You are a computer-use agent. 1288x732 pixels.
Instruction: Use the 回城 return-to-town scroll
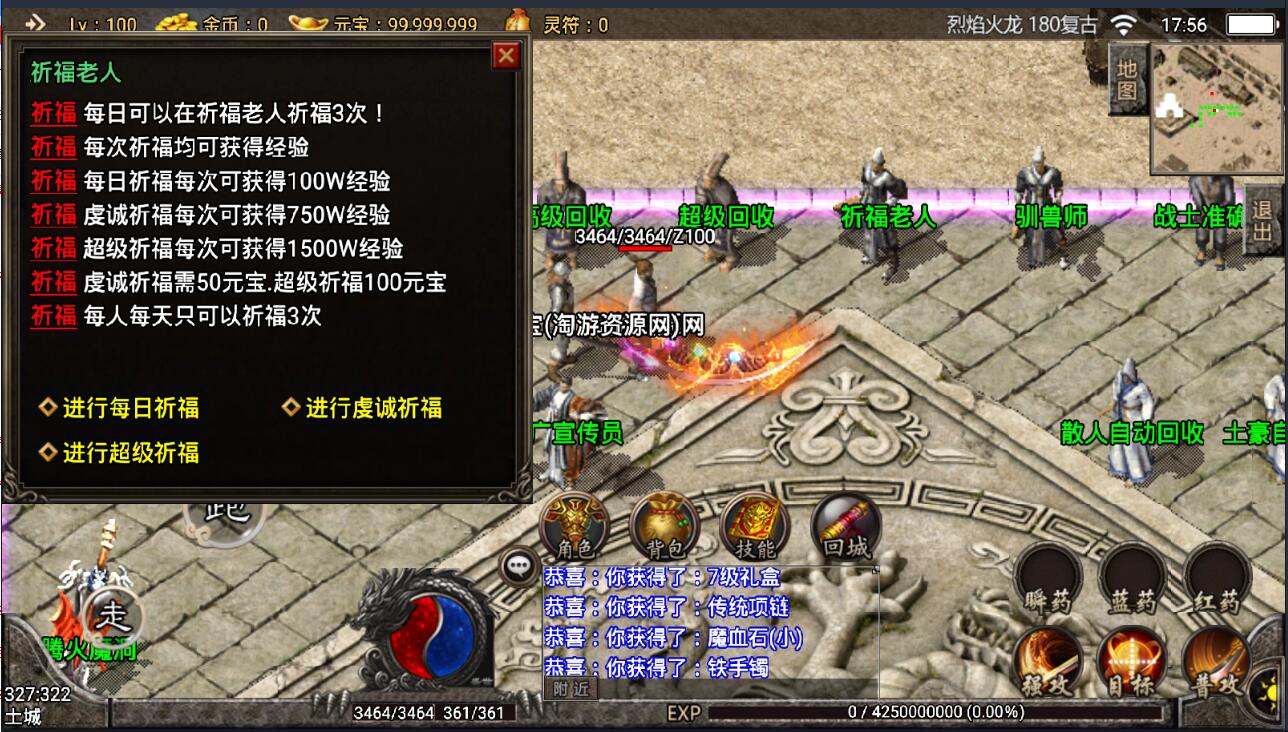tap(846, 526)
